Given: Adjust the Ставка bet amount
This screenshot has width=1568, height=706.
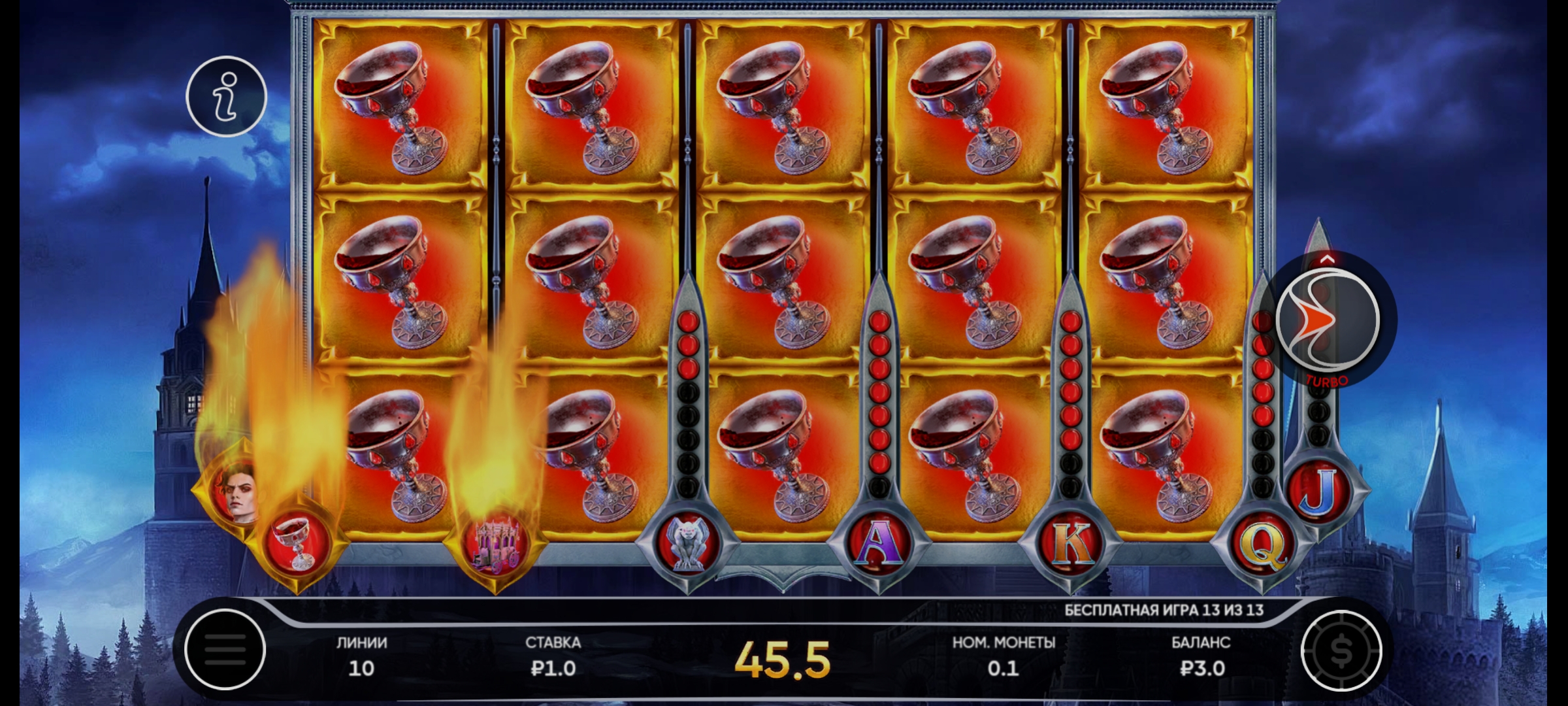Looking at the screenshot, I should (553, 656).
